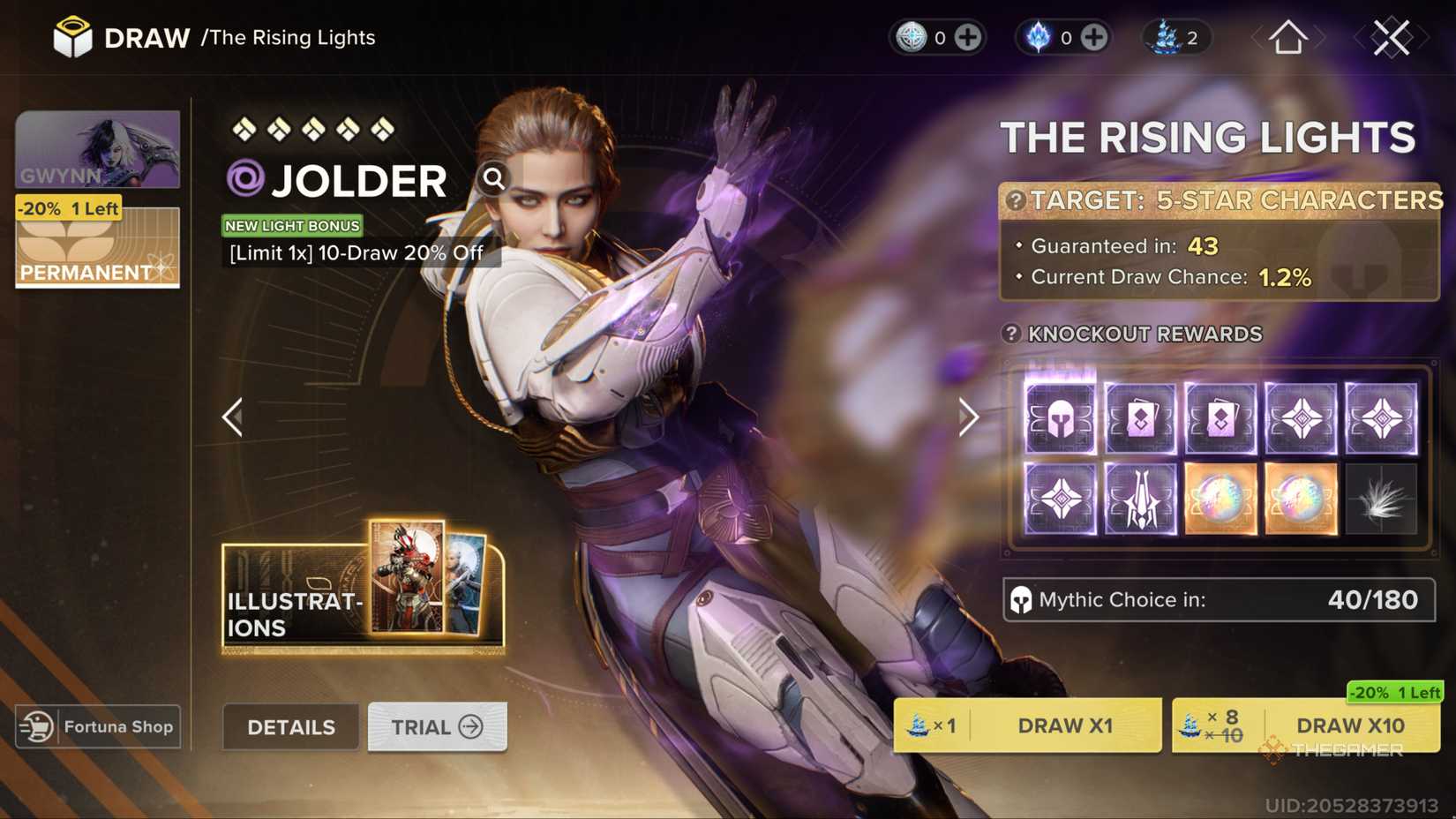Click the right arrow to view next banner
The width and height of the screenshot is (1456, 819).
tap(969, 417)
